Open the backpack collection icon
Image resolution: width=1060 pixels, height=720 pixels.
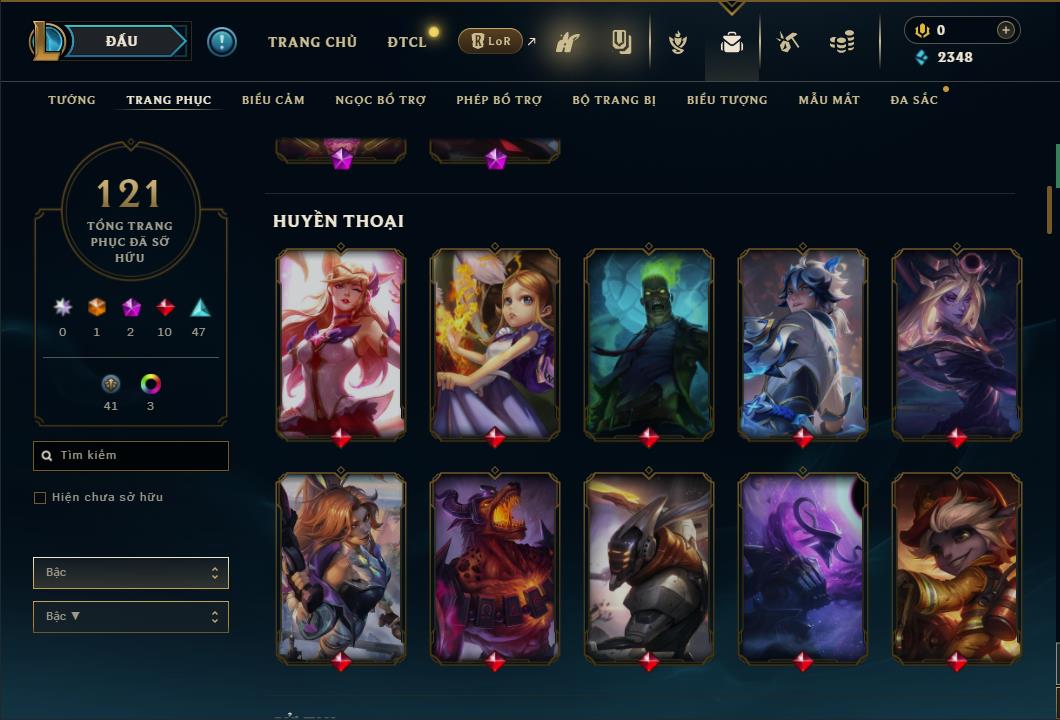tap(732, 42)
